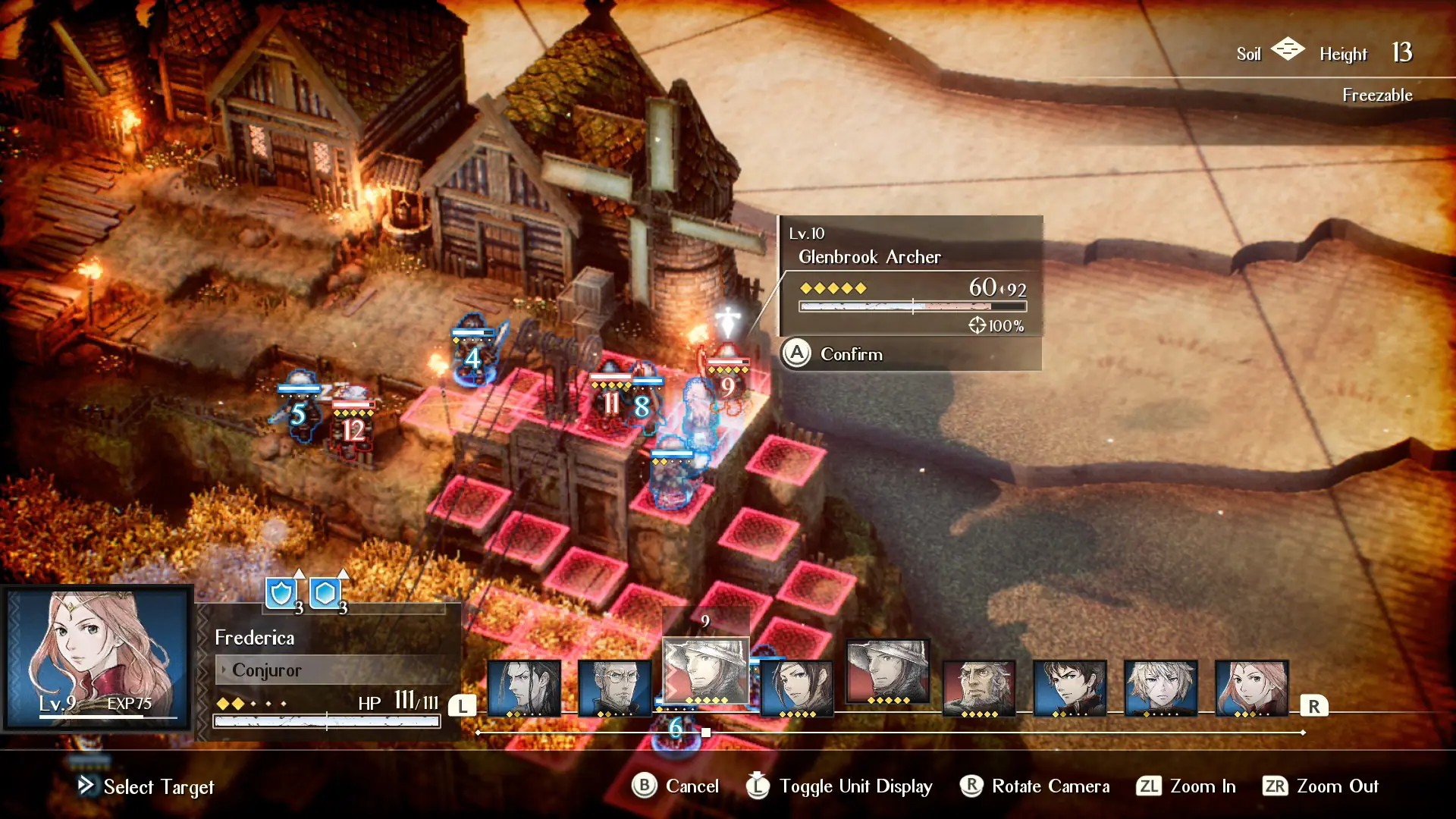Select the blonde-haired character's turn portrait

tap(1160, 688)
